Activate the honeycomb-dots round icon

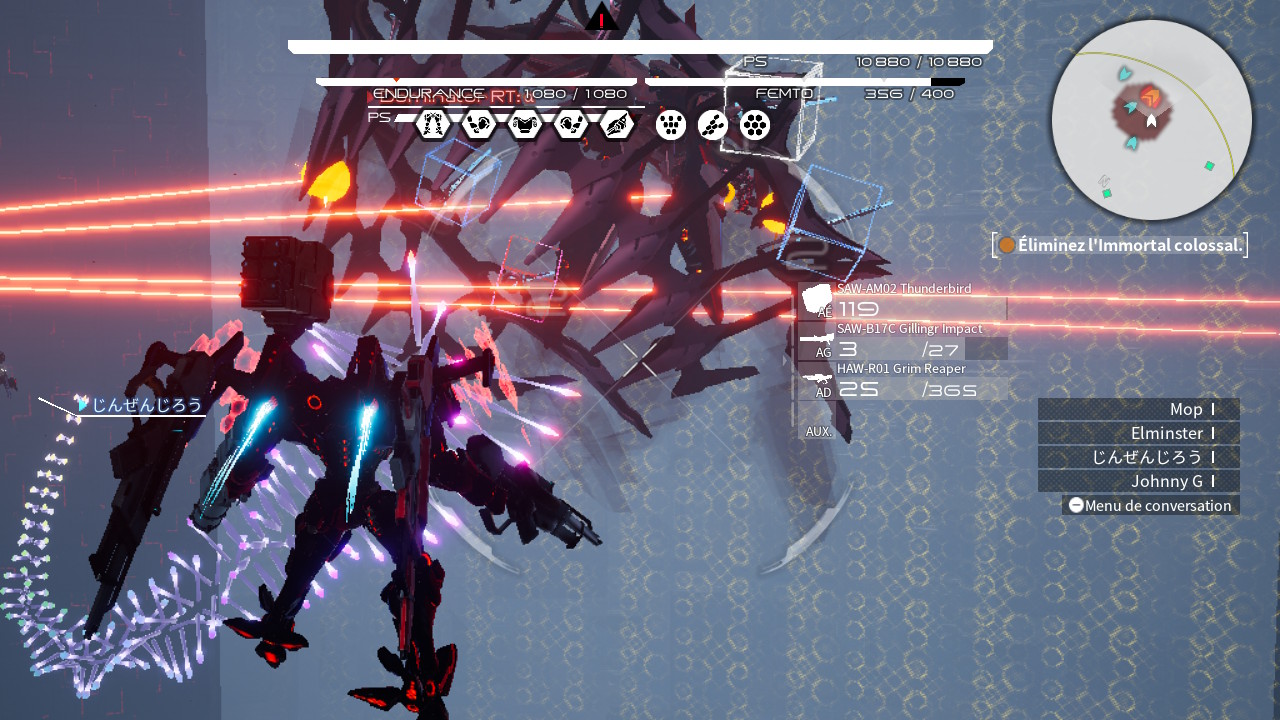pos(755,125)
